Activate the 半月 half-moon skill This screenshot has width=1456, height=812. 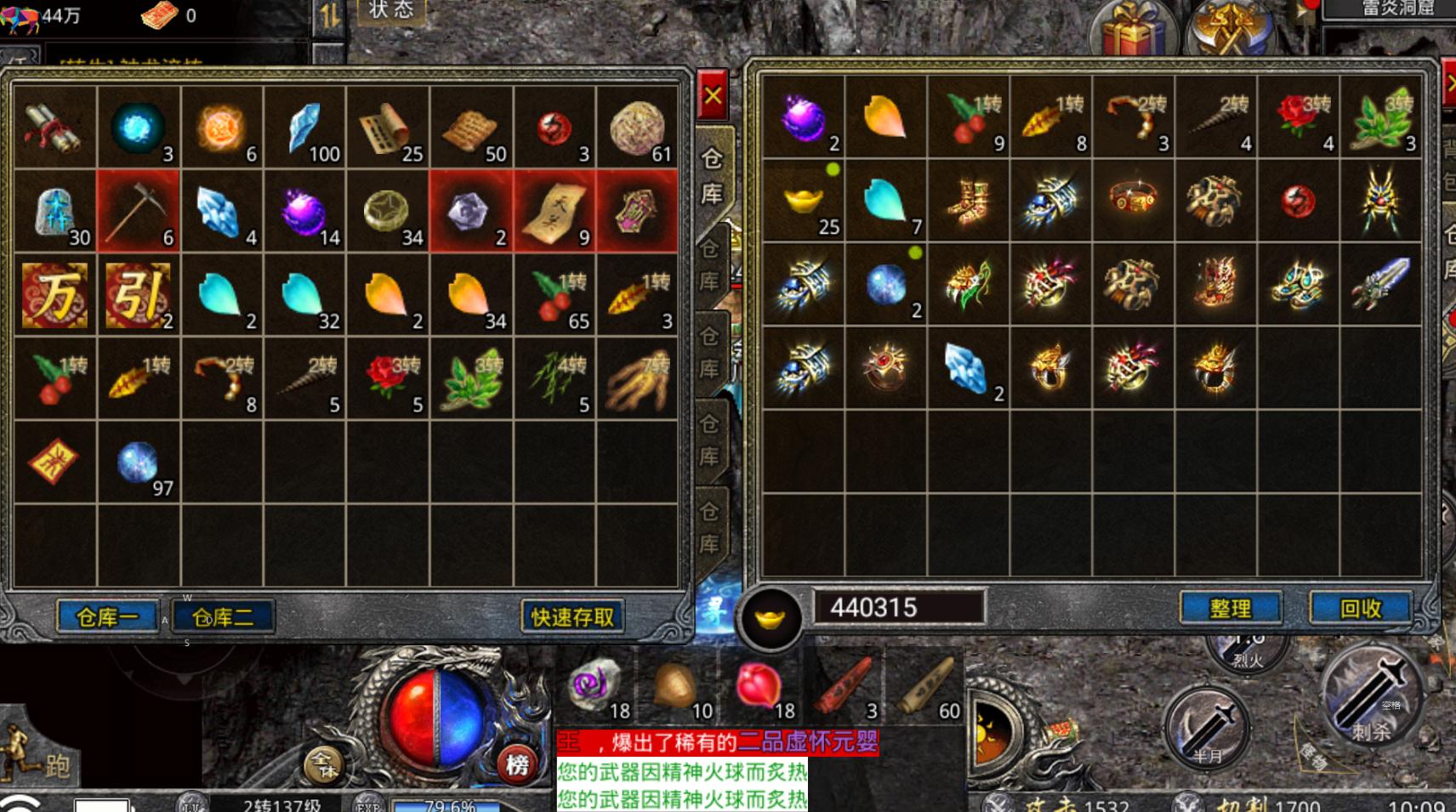[x=1206, y=727]
